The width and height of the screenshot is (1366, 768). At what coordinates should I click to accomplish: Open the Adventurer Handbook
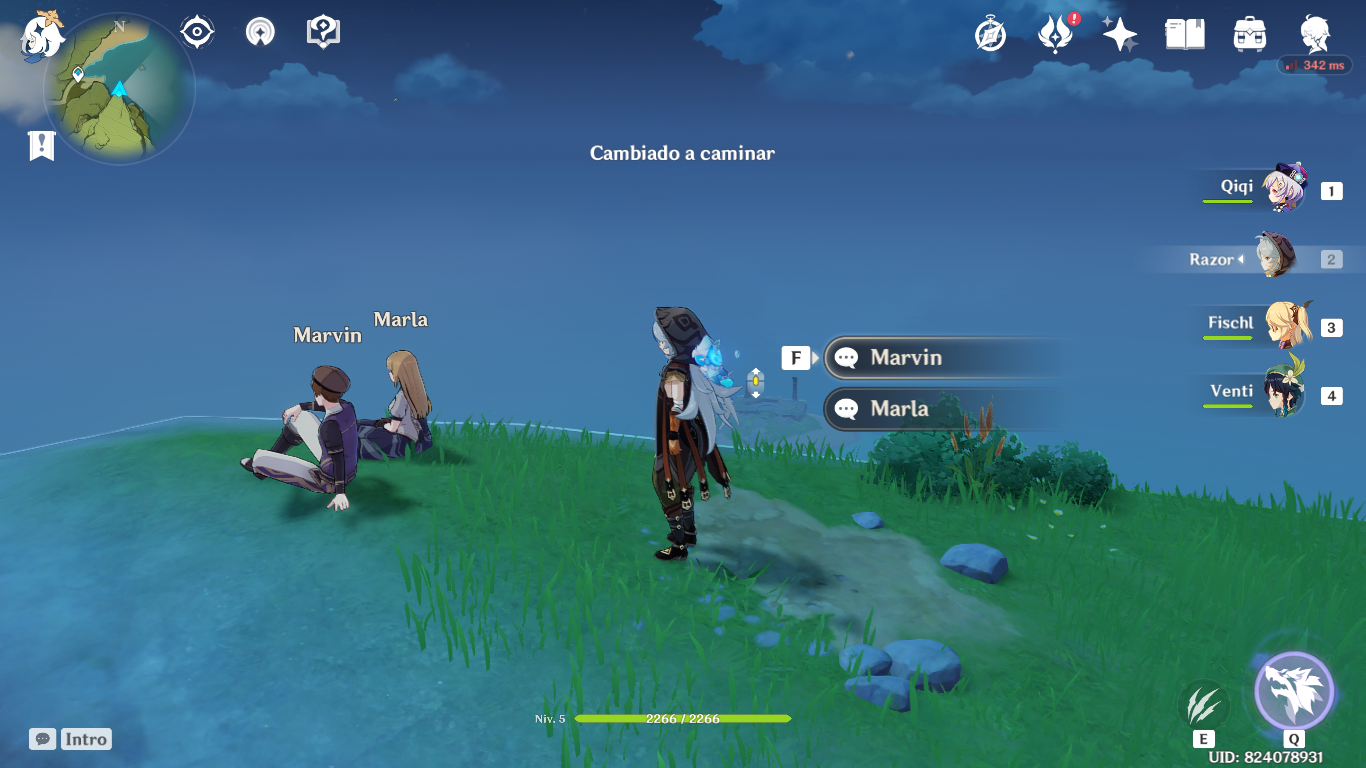pos(1313,33)
